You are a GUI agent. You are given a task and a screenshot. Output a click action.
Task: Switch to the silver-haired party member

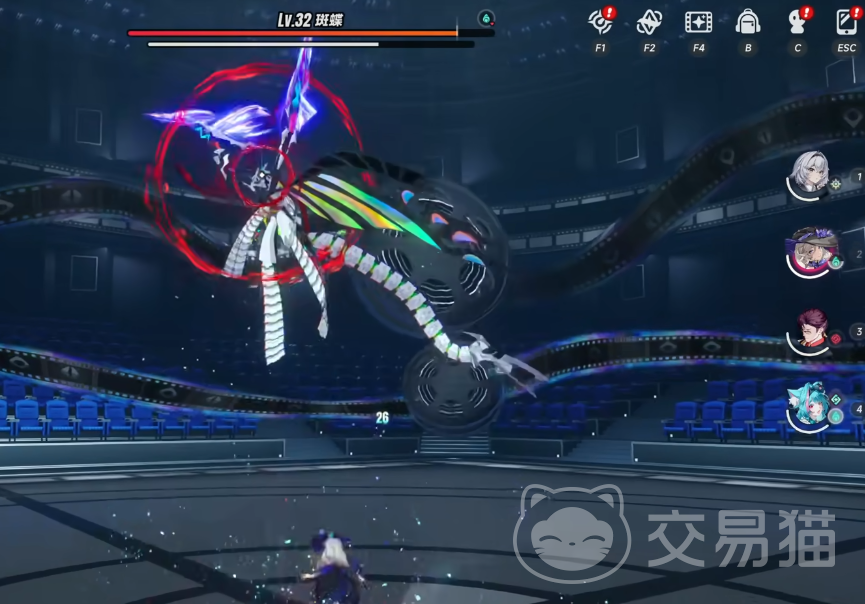[x=809, y=176]
